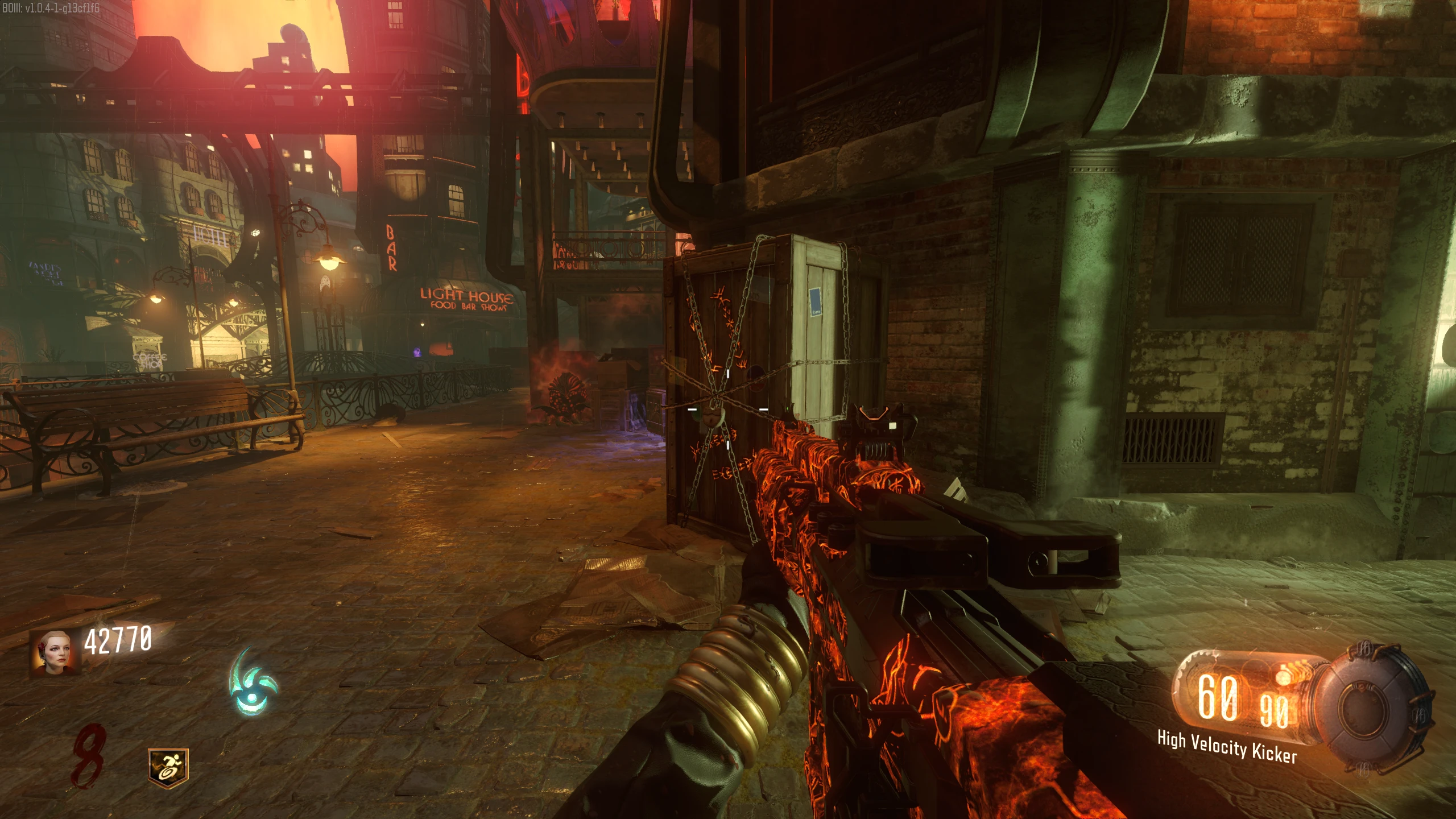This screenshot has width=1456, height=819.
Task: Select the Stamin-Up perk icon
Action: tap(168, 768)
